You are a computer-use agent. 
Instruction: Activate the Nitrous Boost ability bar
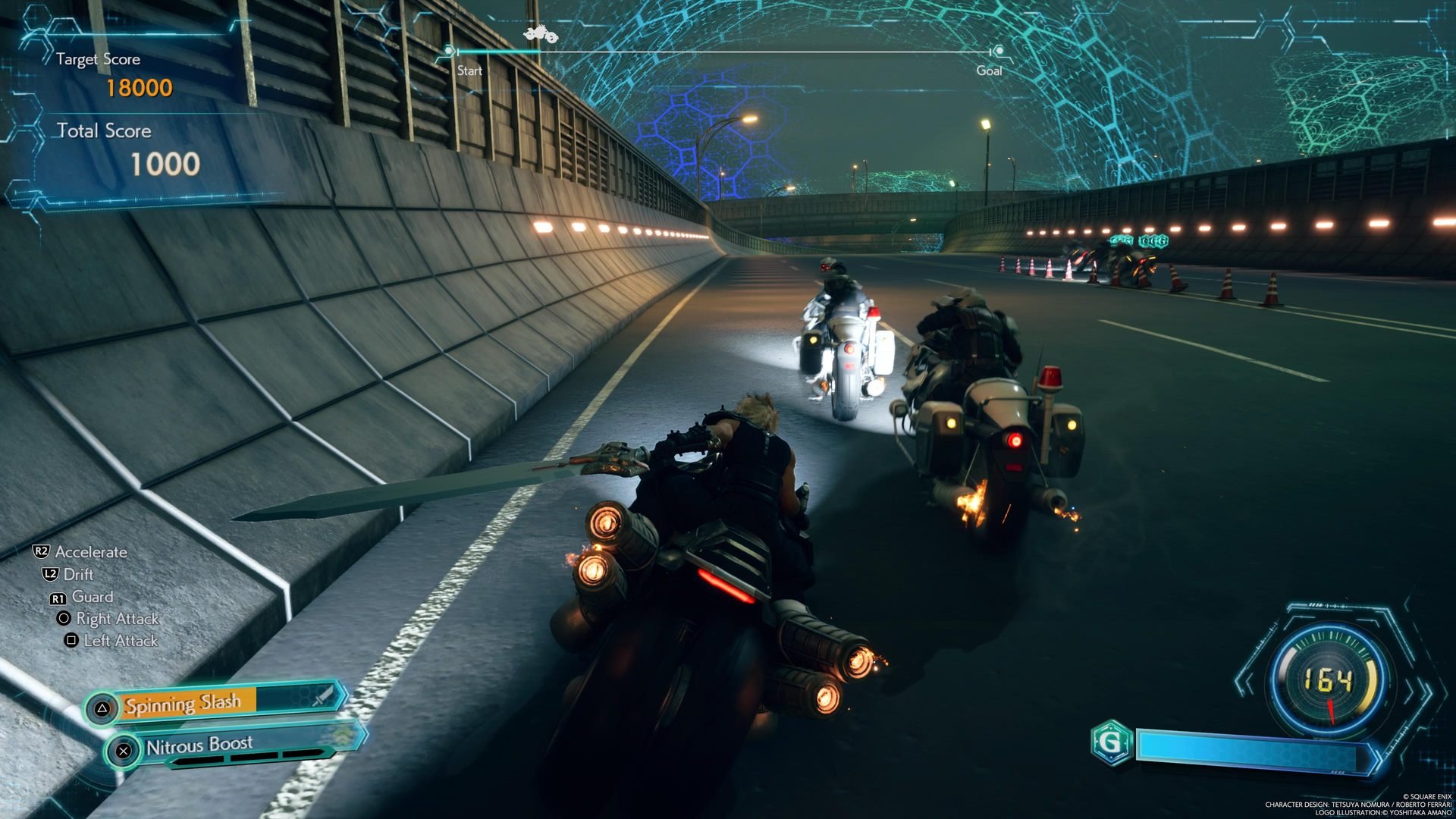(201, 745)
